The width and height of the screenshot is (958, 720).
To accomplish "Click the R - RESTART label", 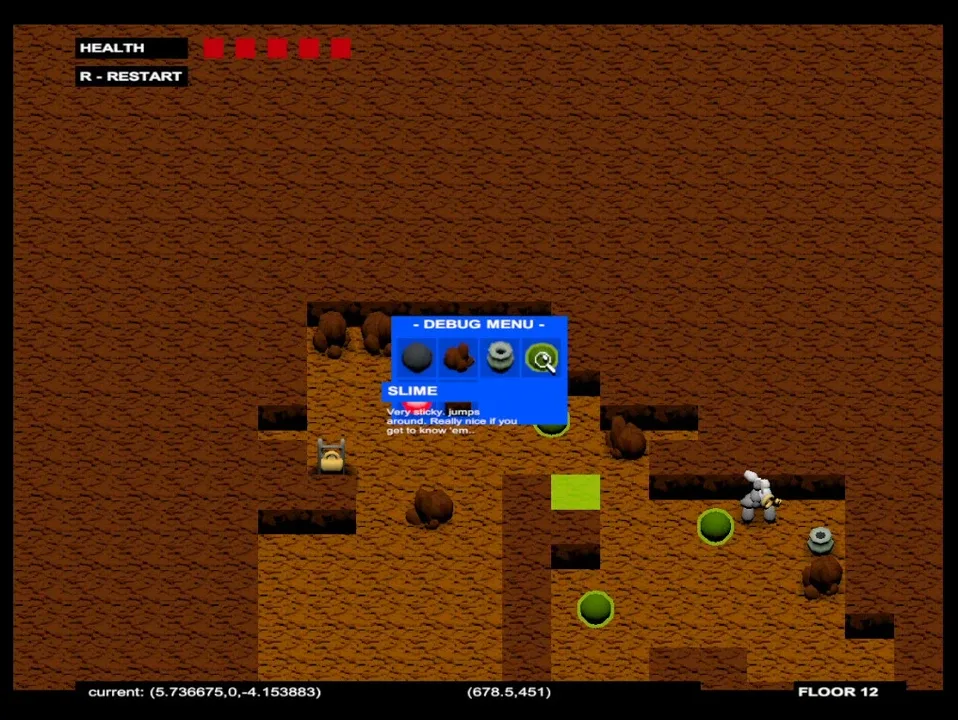I will [x=131, y=76].
